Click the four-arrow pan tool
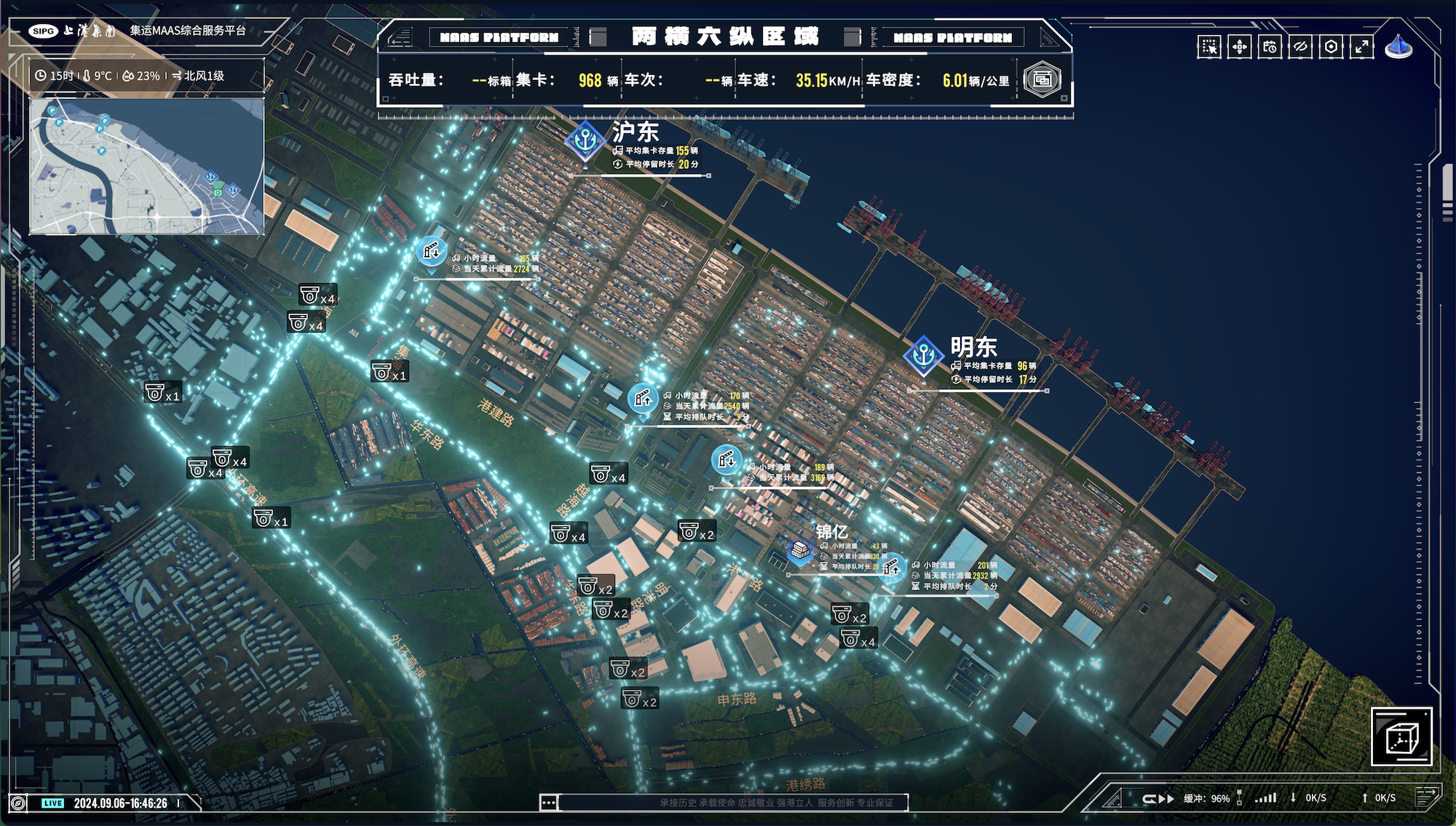 point(1240,47)
